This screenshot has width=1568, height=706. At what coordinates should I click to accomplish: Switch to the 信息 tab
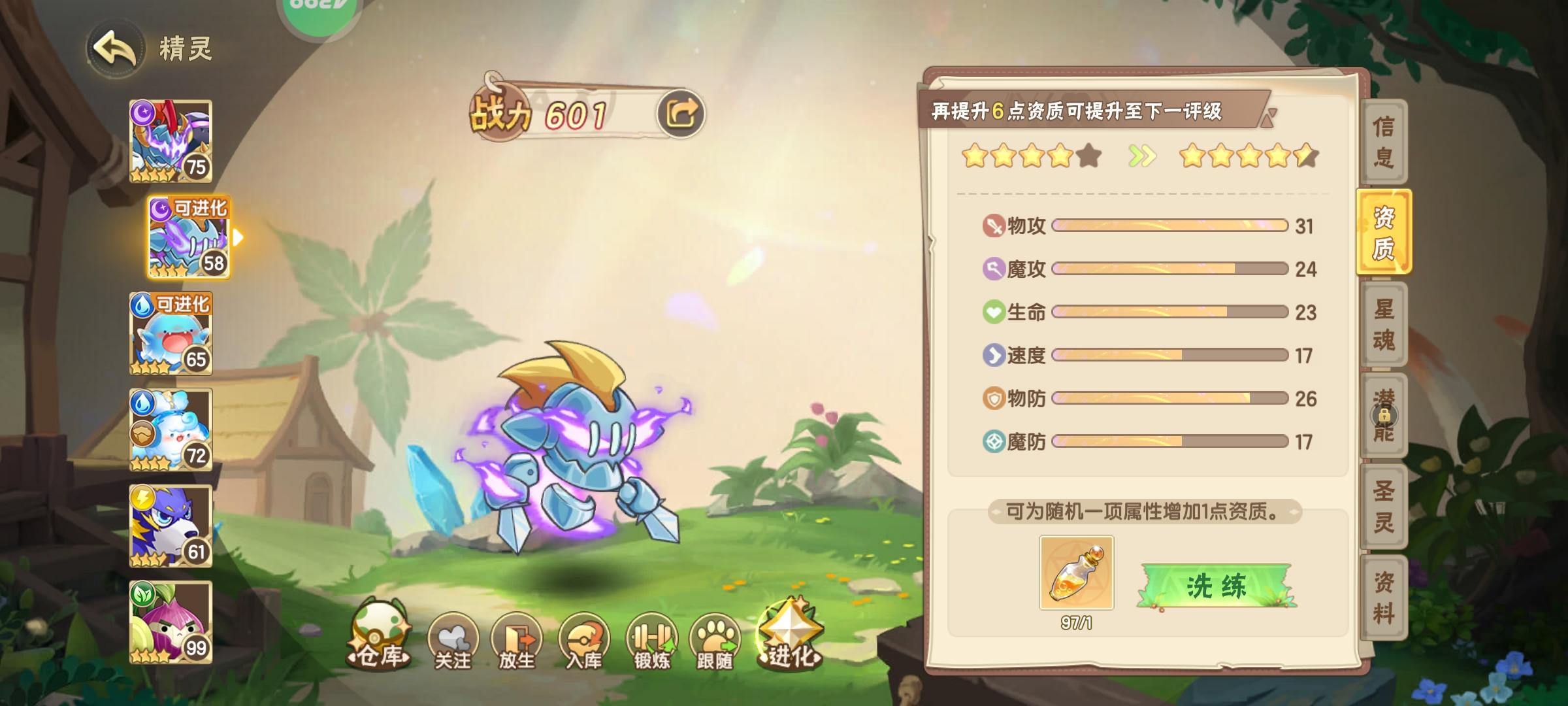point(1384,140)
